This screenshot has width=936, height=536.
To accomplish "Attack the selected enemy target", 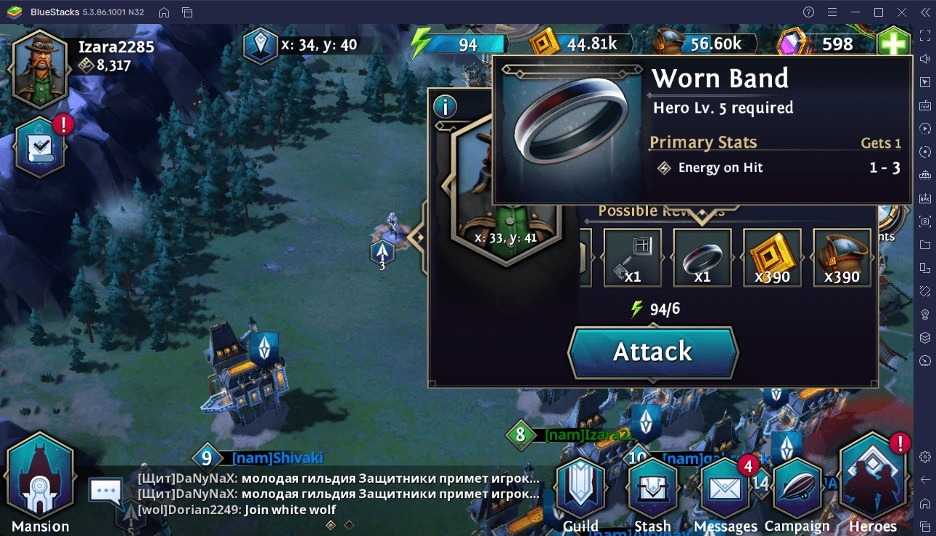I will tap(652, 352).
